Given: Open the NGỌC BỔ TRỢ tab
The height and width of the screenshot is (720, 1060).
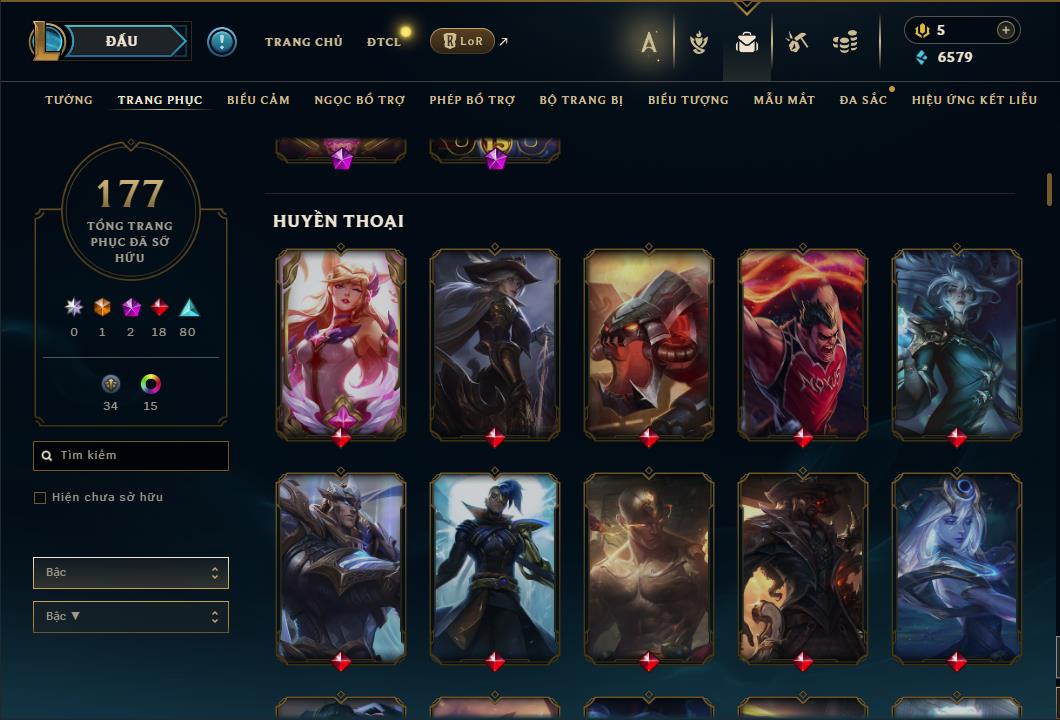Looking at the screenshot, I should (x=359, y=100).
